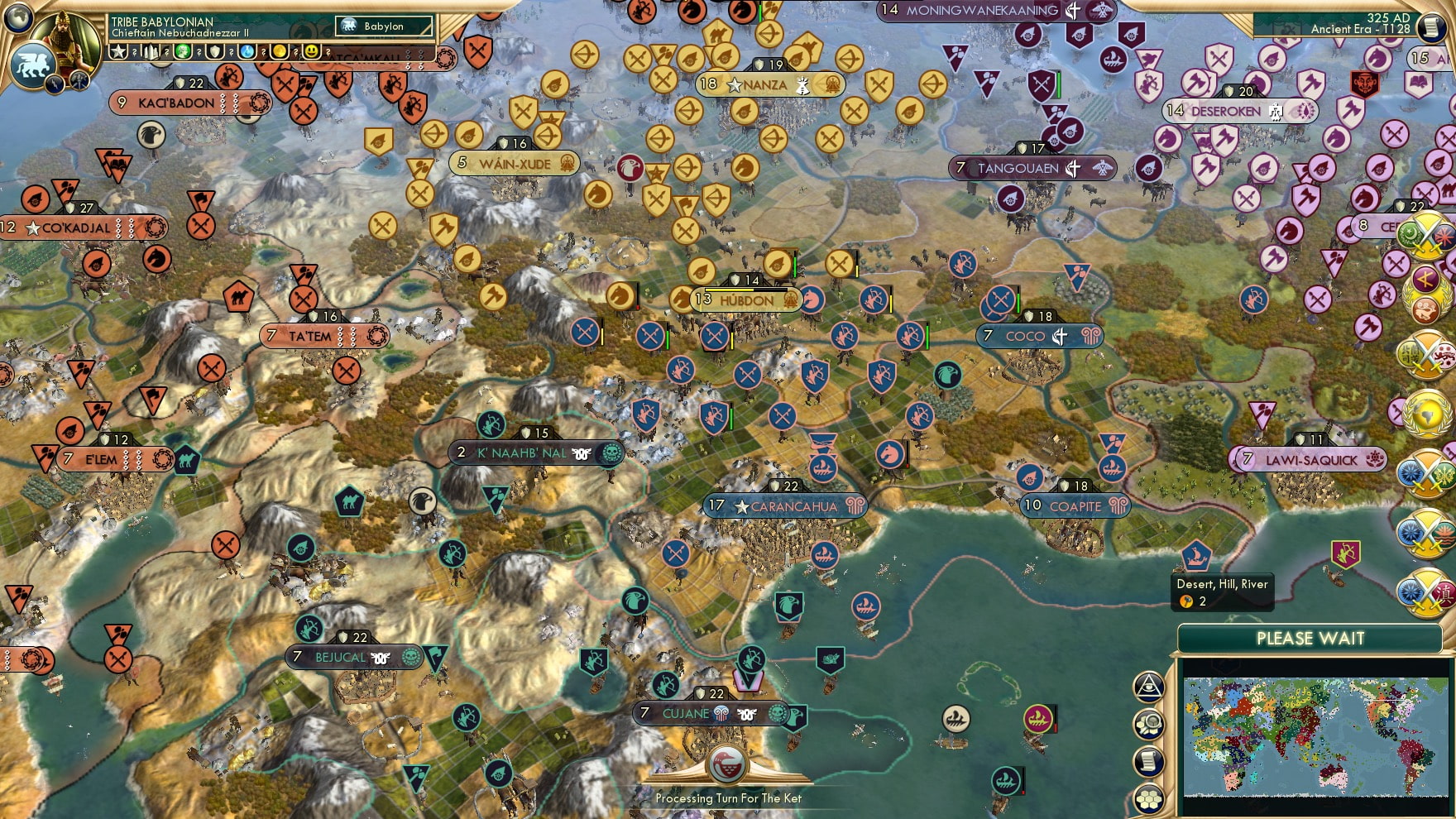Toggle strategic view with the hex grid button
This screenshot has width=1456, height=819.
pos(1149,799)
